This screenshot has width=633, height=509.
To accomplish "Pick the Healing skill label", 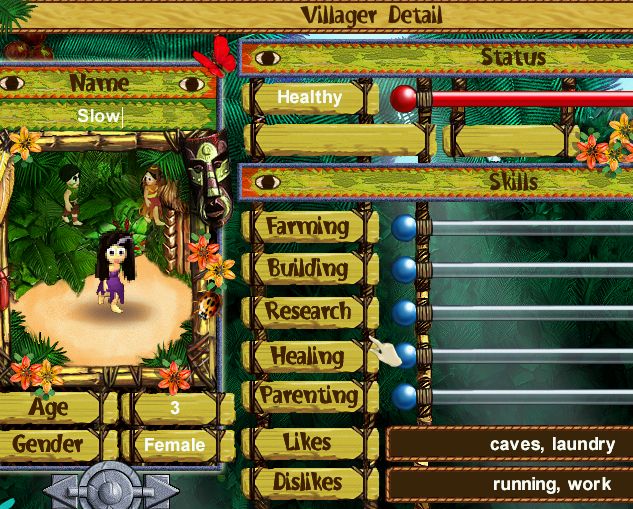I will 307,355.
